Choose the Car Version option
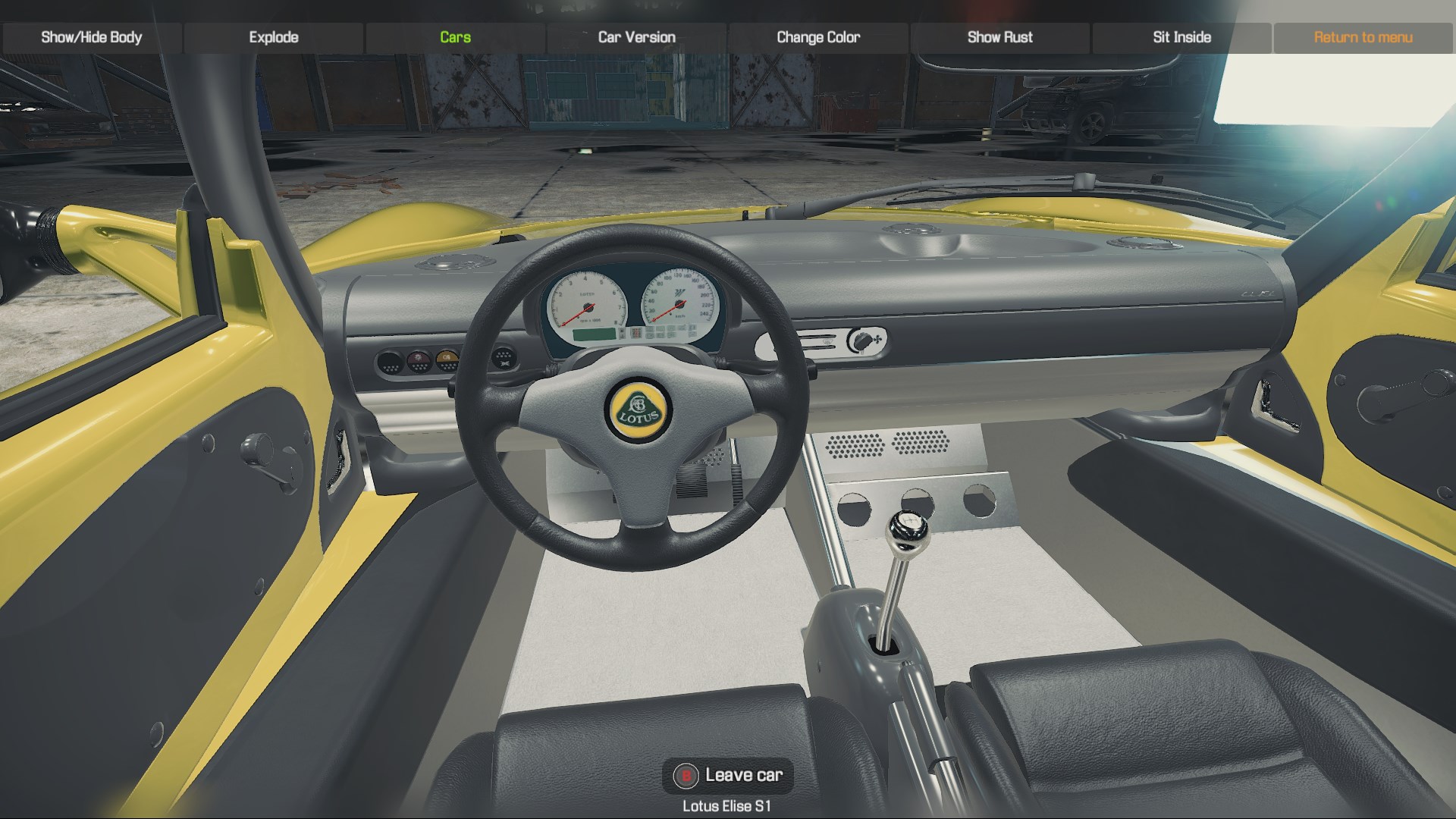The width and height of the screenshot is (1456, 819). tap(636, 37)
